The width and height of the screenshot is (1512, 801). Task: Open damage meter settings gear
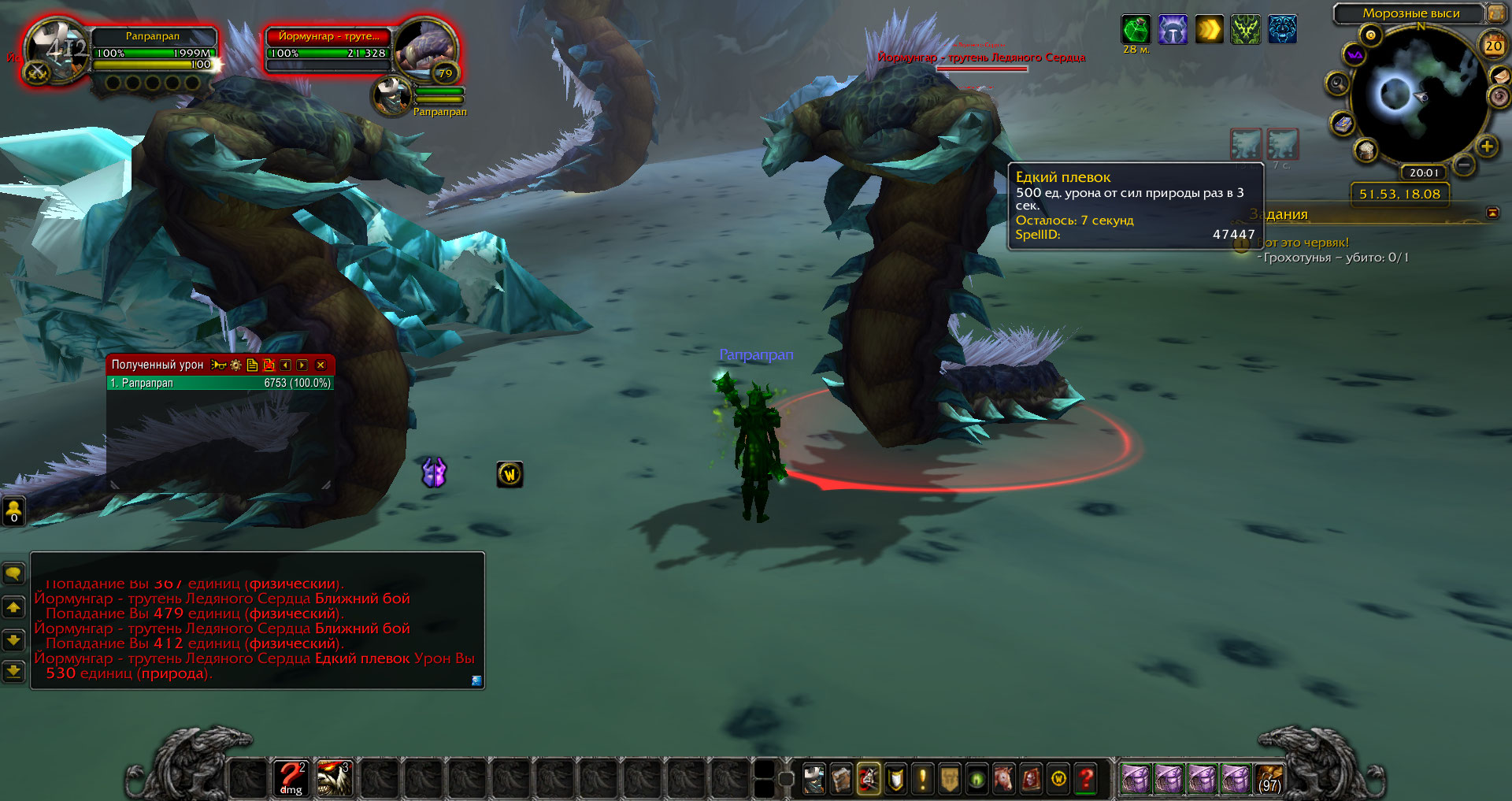click(235, 365)
